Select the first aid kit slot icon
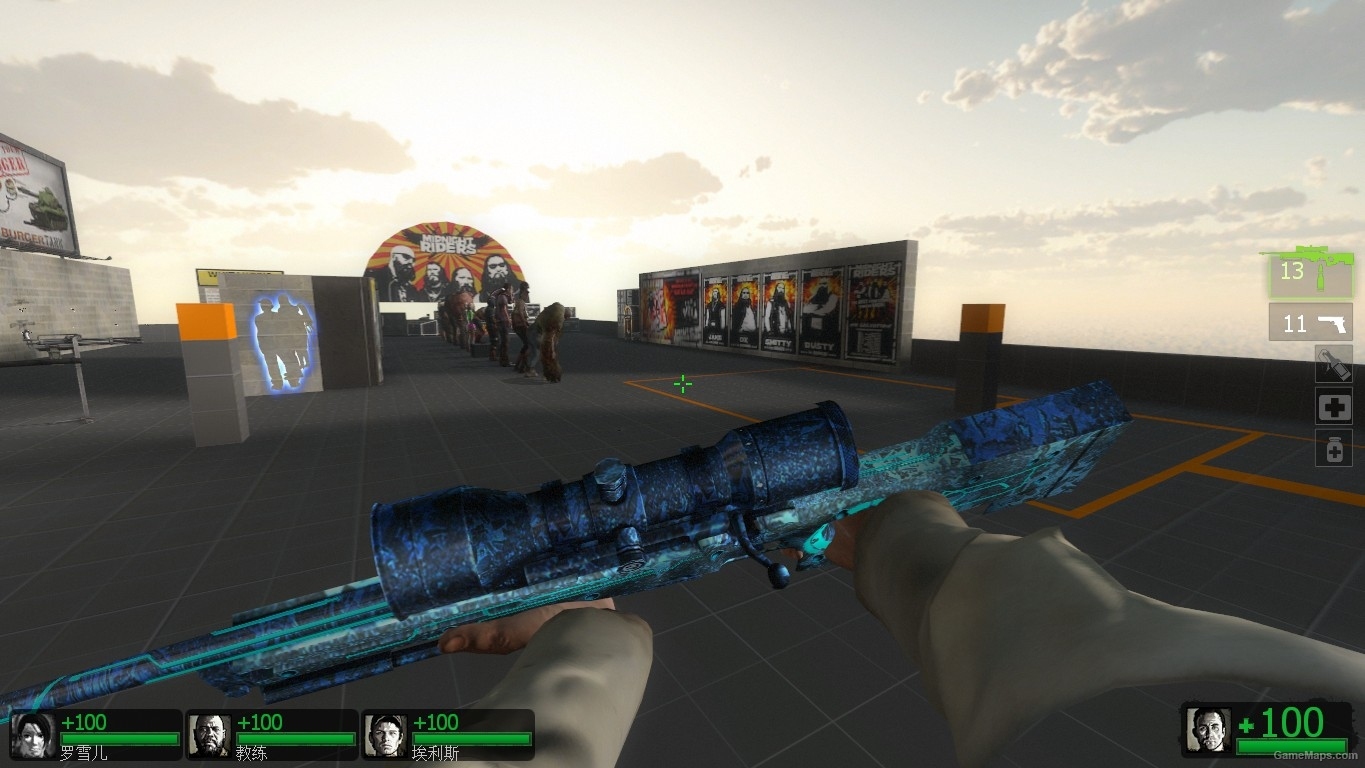This screenshot has height=768, width=1365. 1334,406
